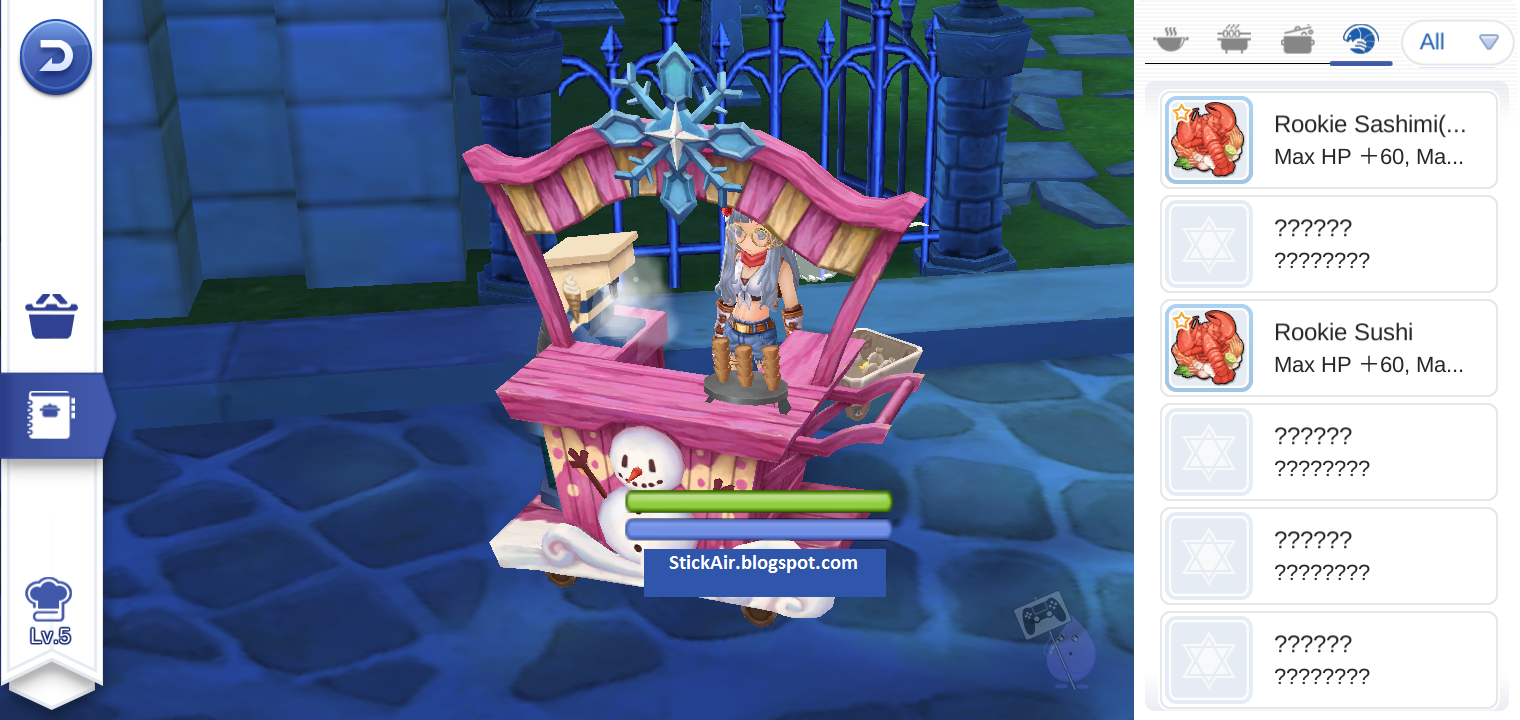Viewport: 1520px width, 720px height.
Task: Select the boiling pot cooking category icon
Action: pos(1298,40)
